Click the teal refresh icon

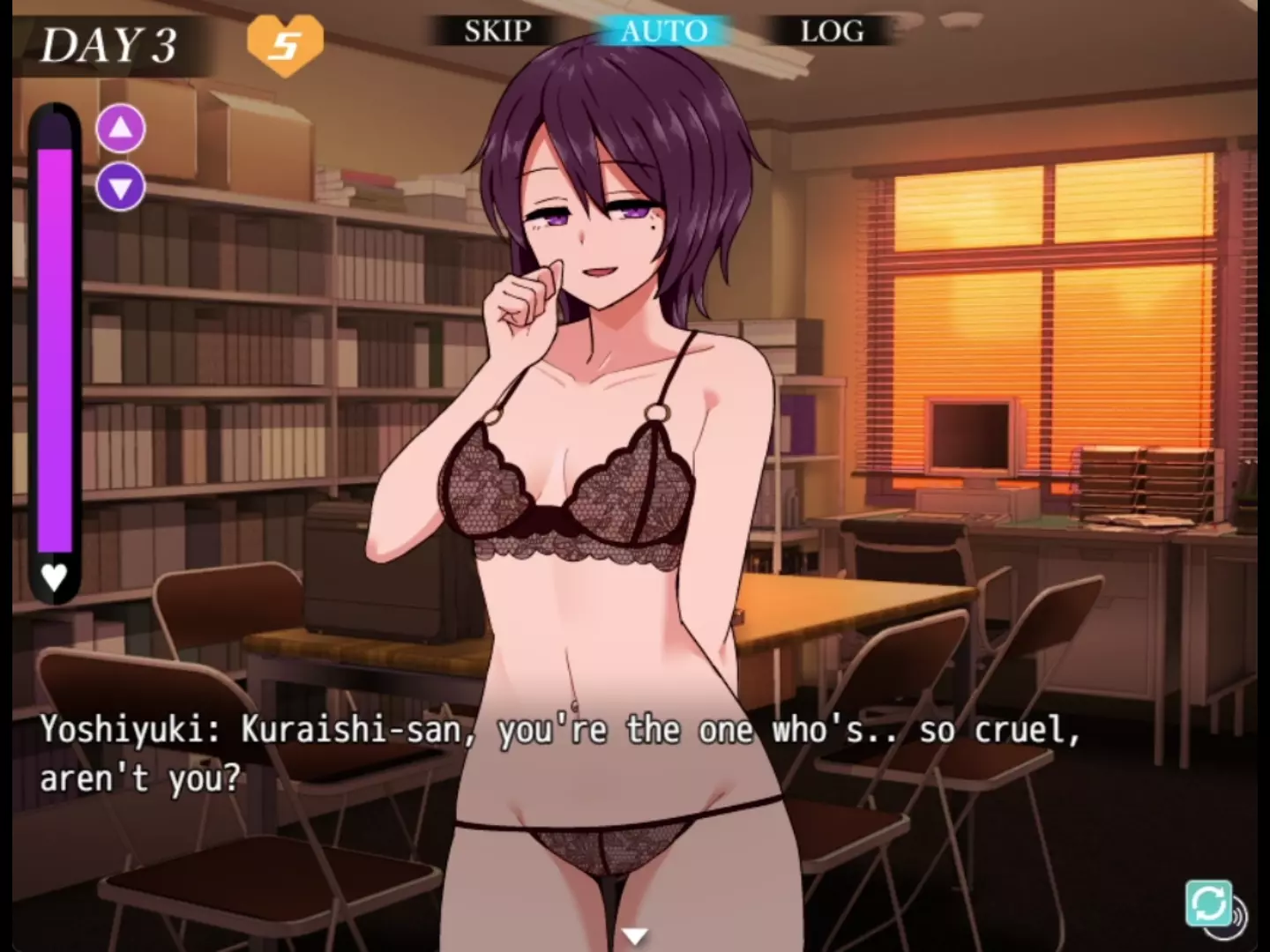tap(1208, 904)
